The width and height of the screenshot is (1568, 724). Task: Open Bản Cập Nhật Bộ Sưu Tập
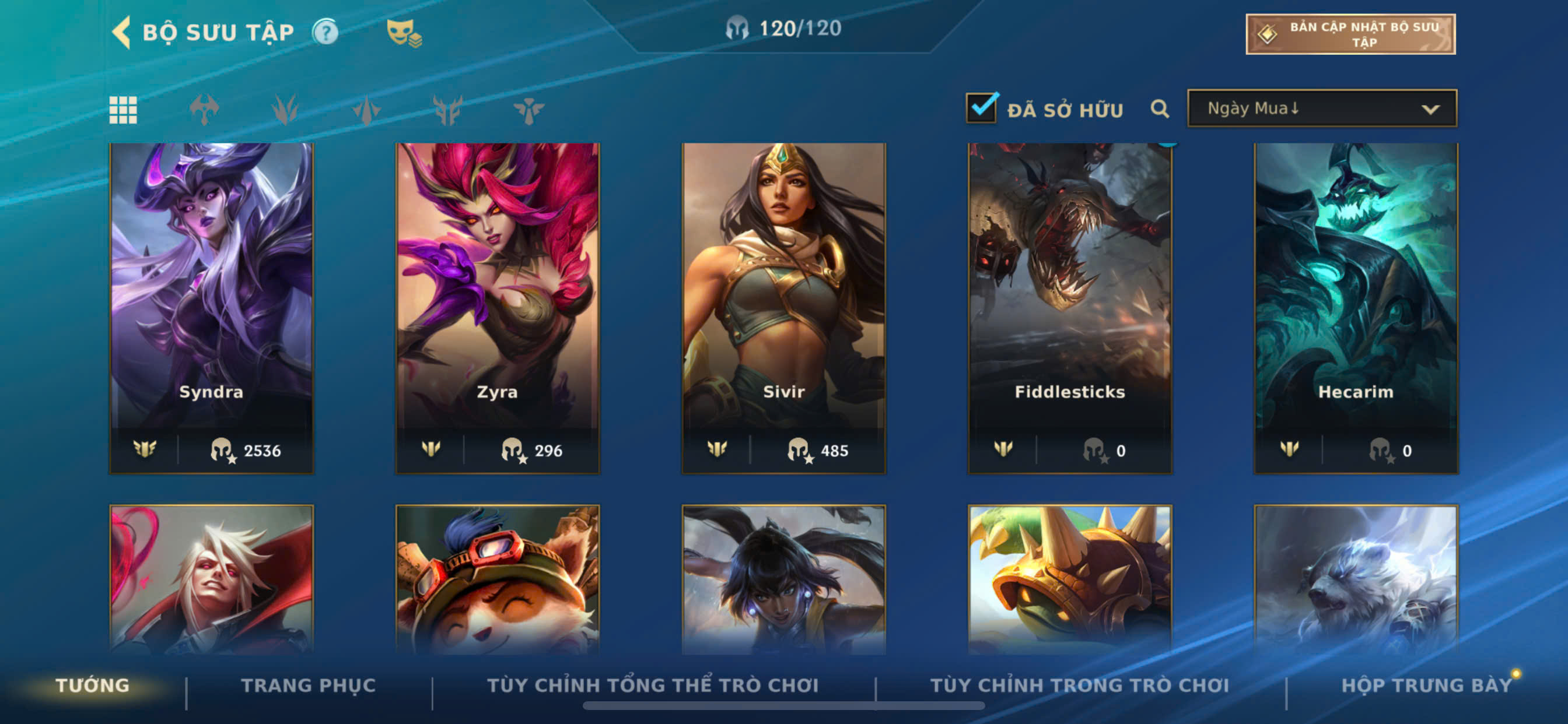[1349, 34]
